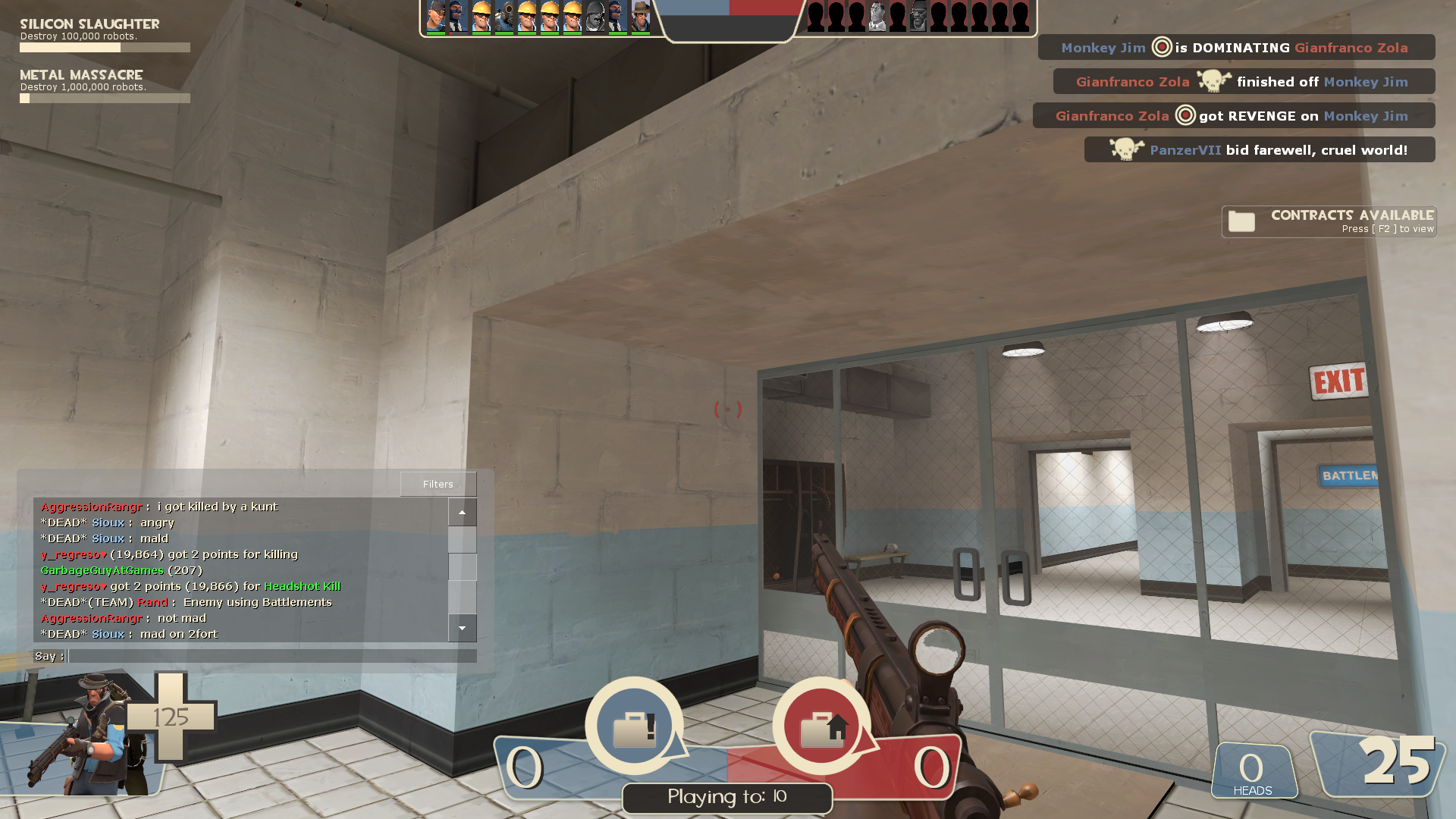Open the chat Filters button
The height and width of the screenshot is (819, 1456).
[x=438, y=484]
